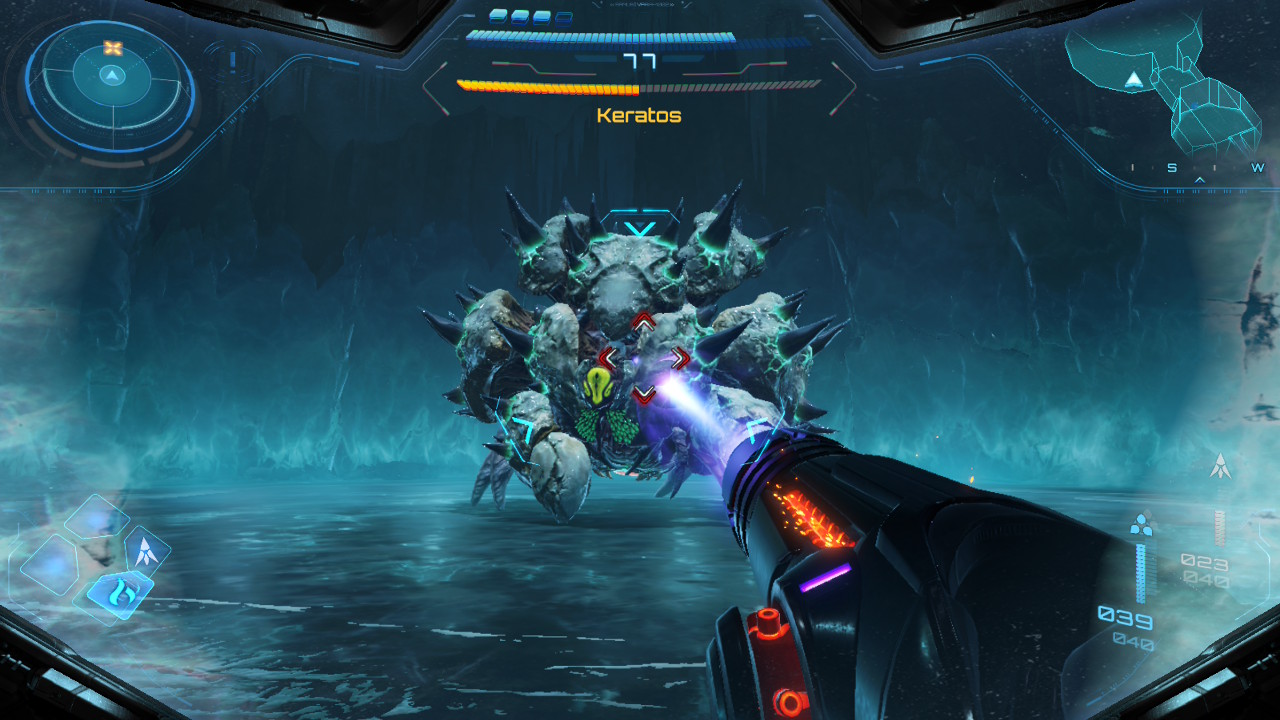The image size is (1280, 720).
Task: Click the Keratos name label
Action: [x=639, y=115]
